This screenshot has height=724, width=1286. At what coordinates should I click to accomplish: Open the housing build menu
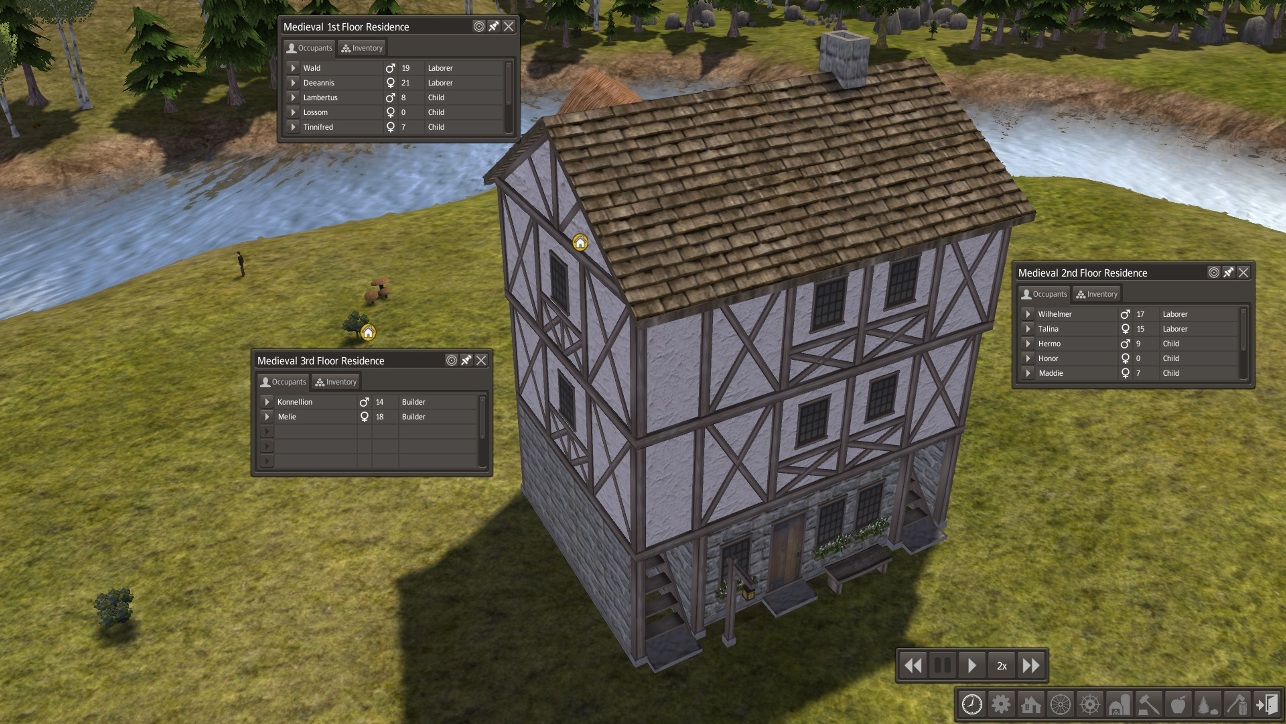[1030, 704]
